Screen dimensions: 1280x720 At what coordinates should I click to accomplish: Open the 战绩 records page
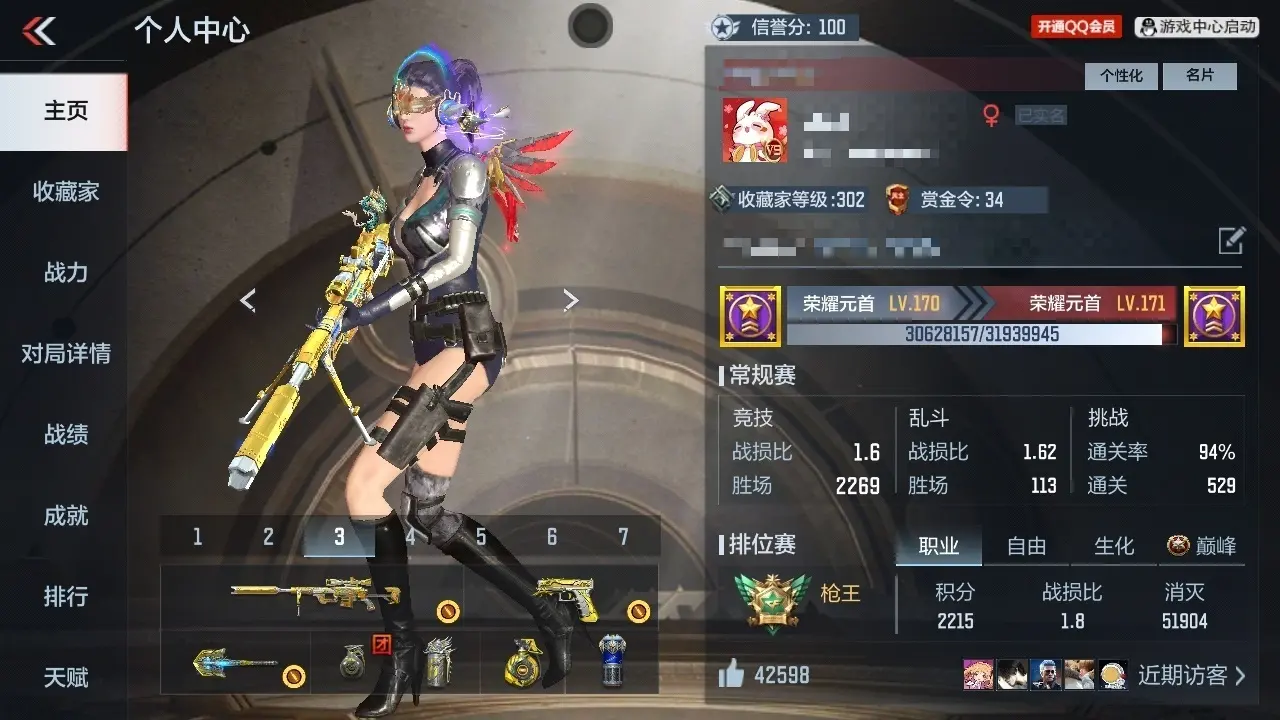coord(65,435)
